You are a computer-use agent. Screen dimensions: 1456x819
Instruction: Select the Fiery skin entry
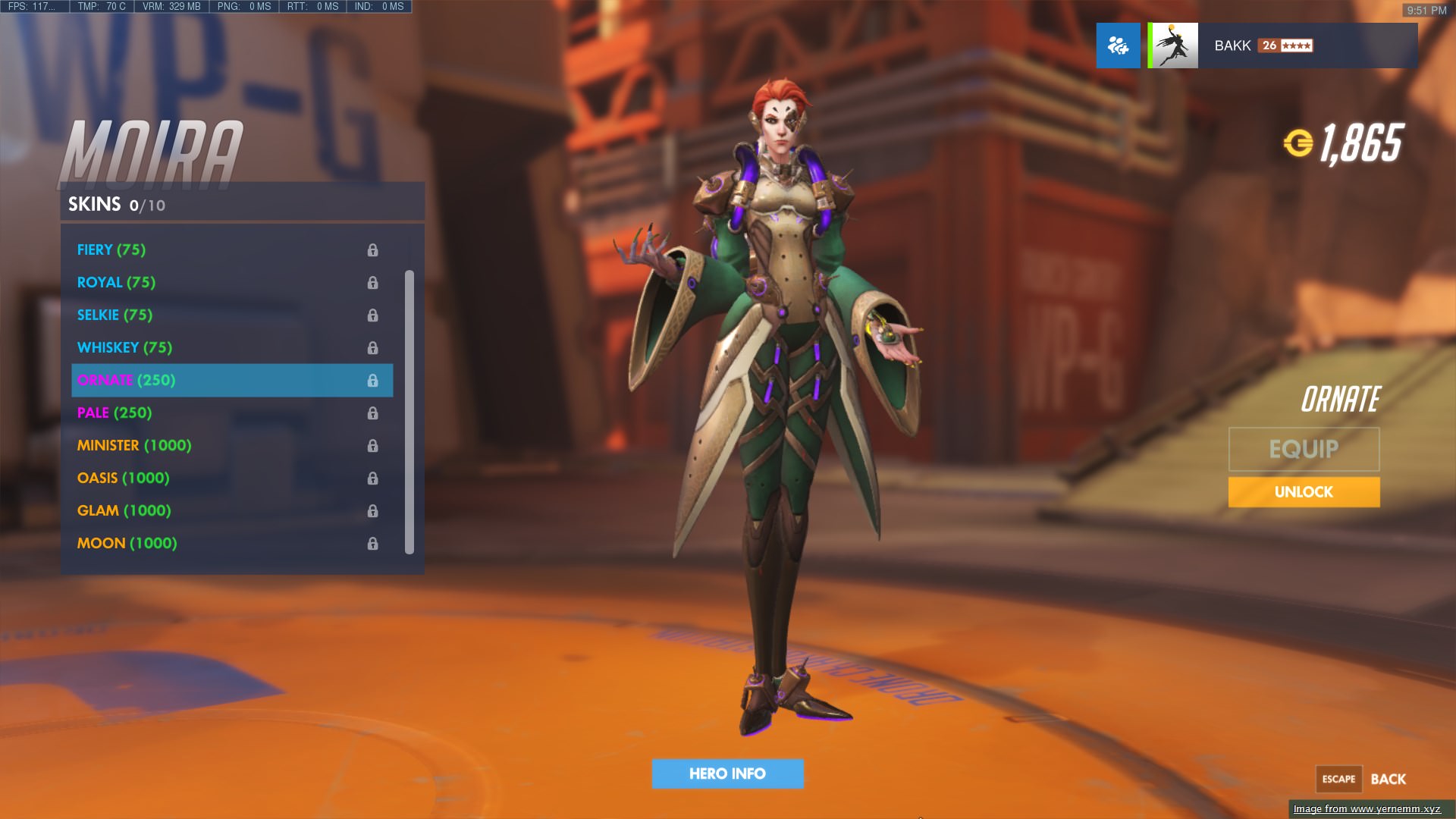click(x=111, y=249)
